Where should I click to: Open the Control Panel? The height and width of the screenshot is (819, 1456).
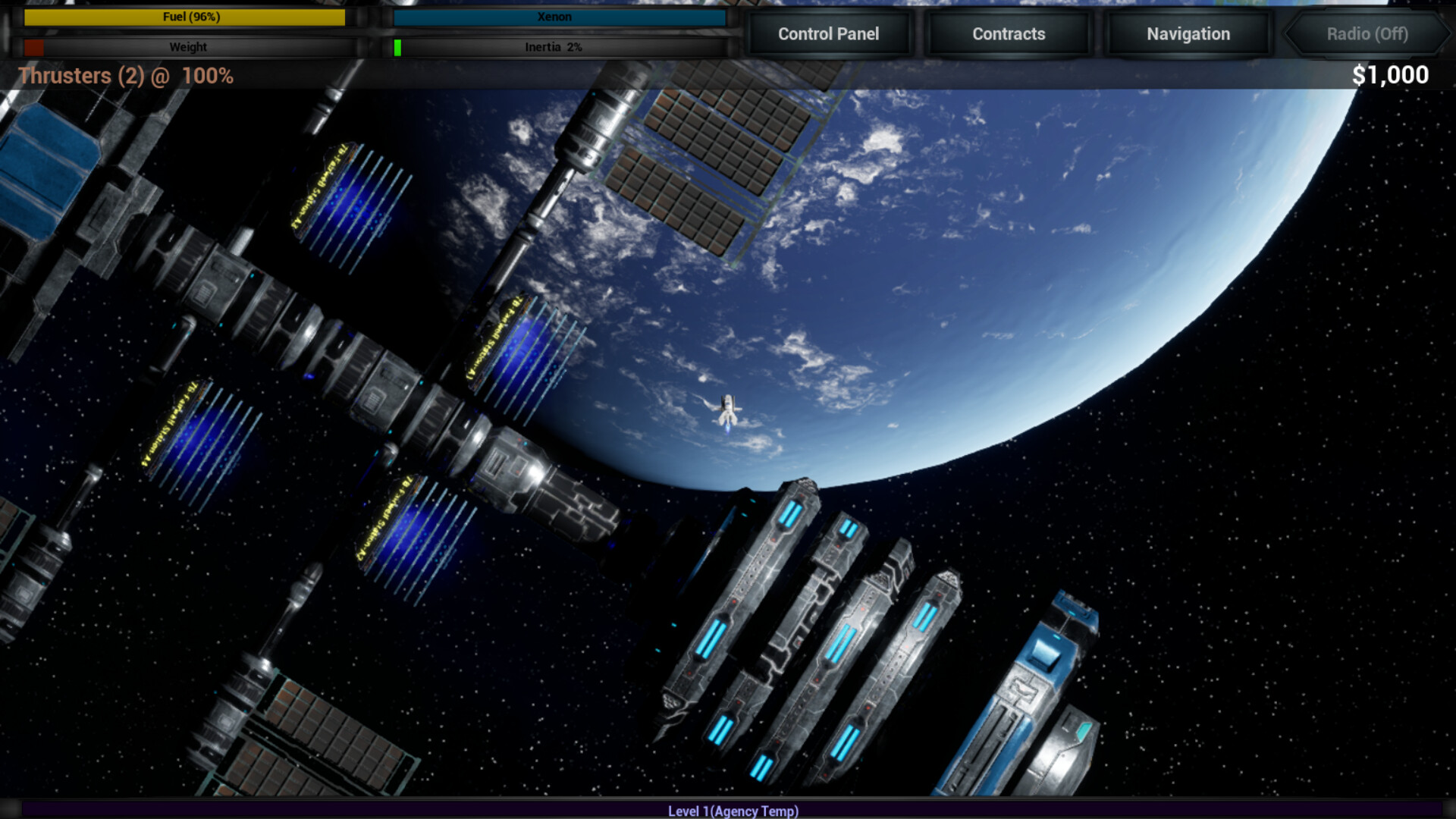pyautogui.click(x=829, y=34)
